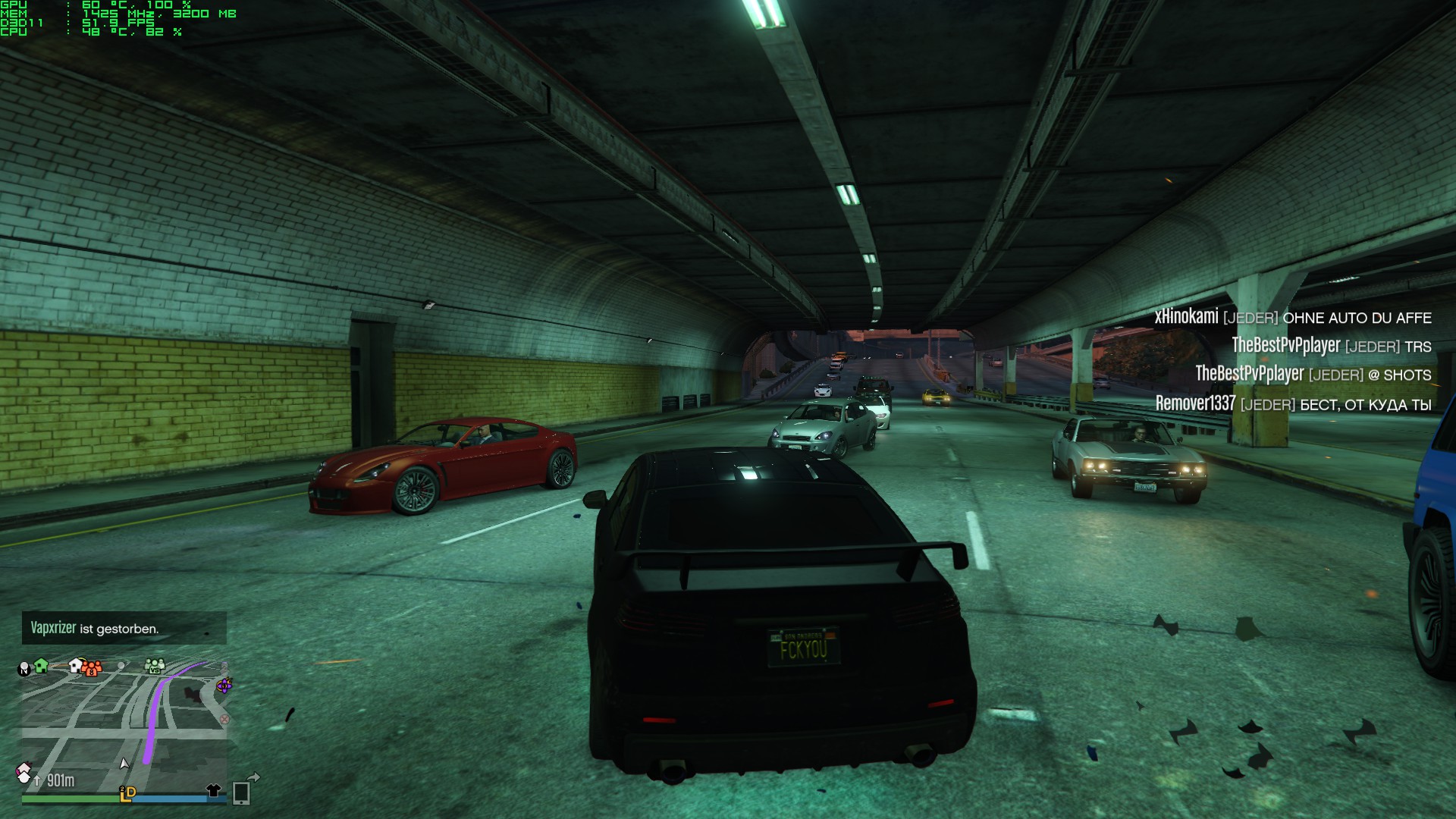Select the green house blip on minimap
Screen dimensions: 1456x819
click(42, 666)
